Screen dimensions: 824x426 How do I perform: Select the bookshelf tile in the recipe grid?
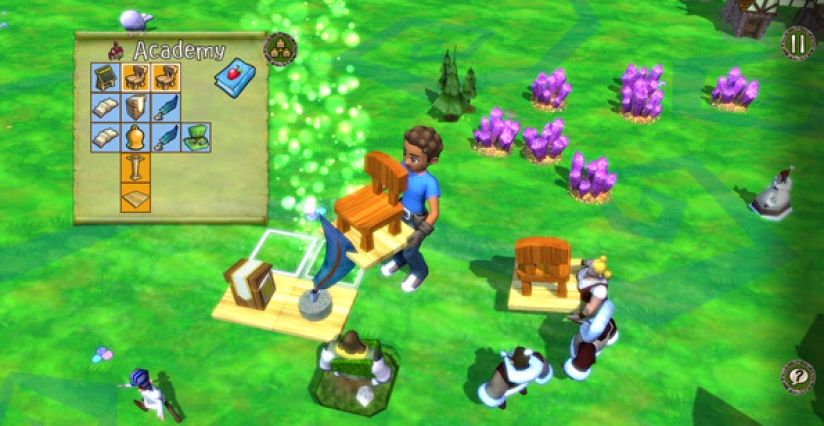136,108
